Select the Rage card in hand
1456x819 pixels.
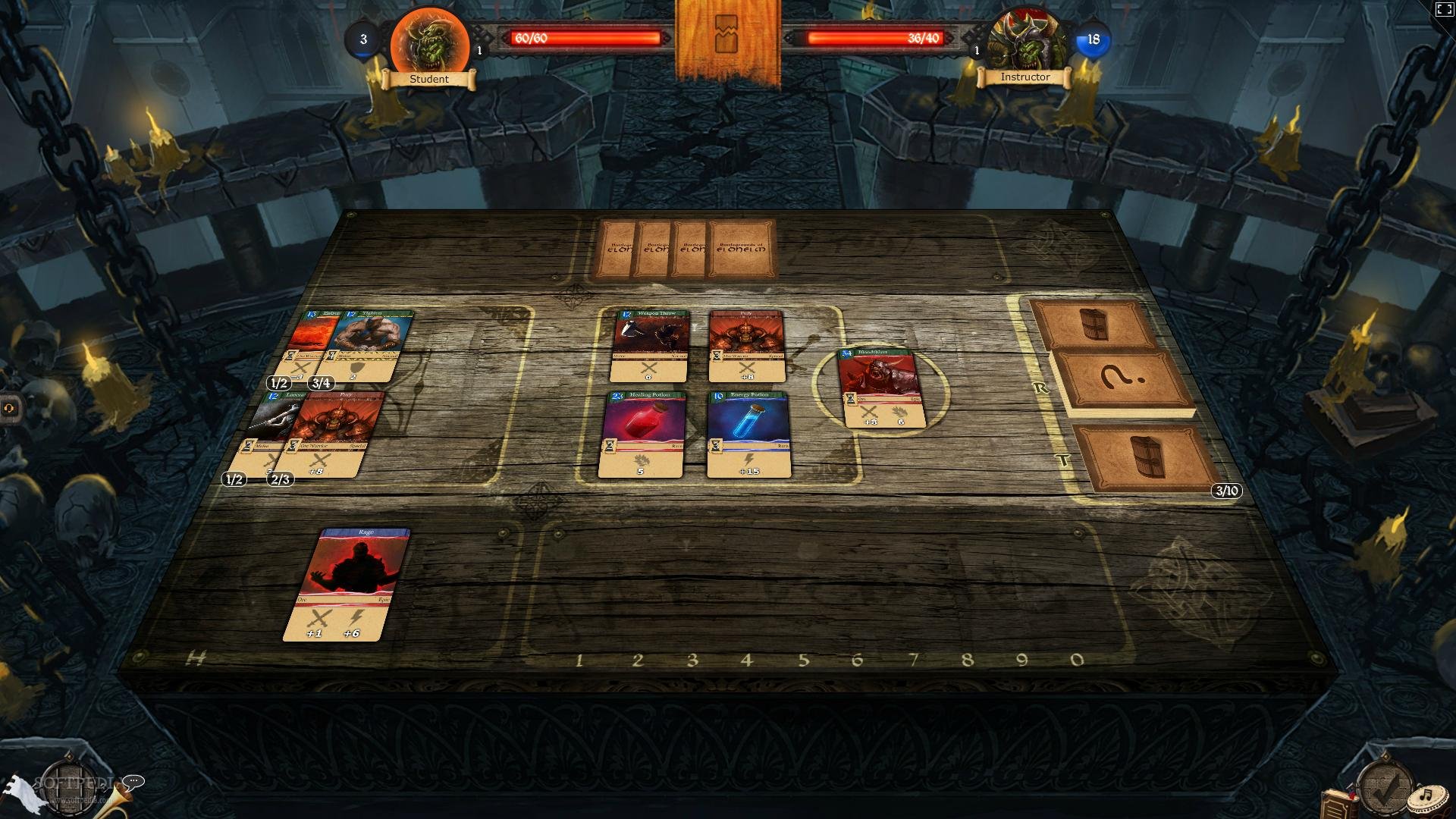pos(347,585)
